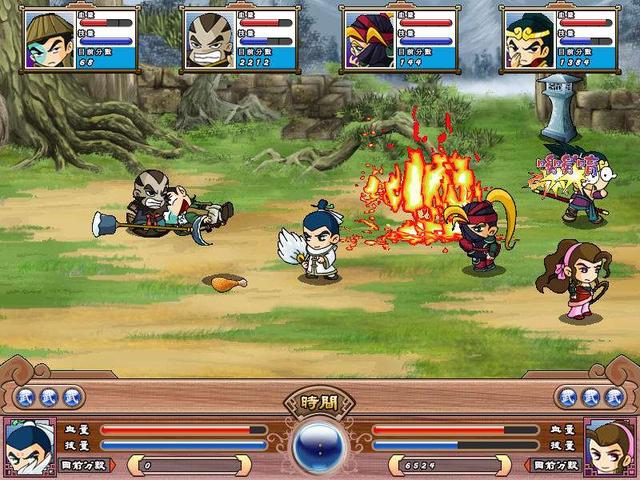Select the gold-crowned general portrait

(x=529, y=40)
